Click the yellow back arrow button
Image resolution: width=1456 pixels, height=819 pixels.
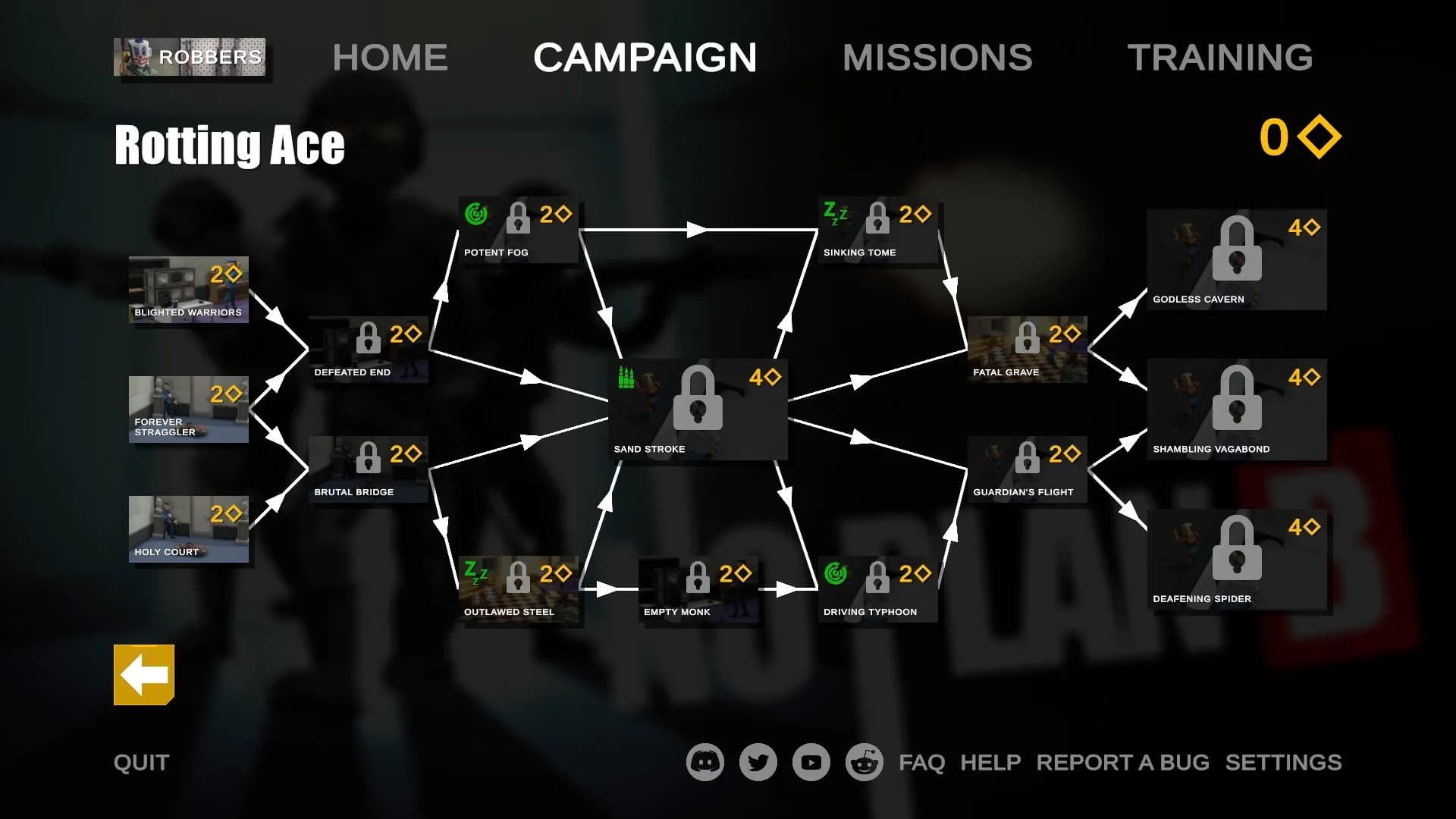(x=144, y=675)
